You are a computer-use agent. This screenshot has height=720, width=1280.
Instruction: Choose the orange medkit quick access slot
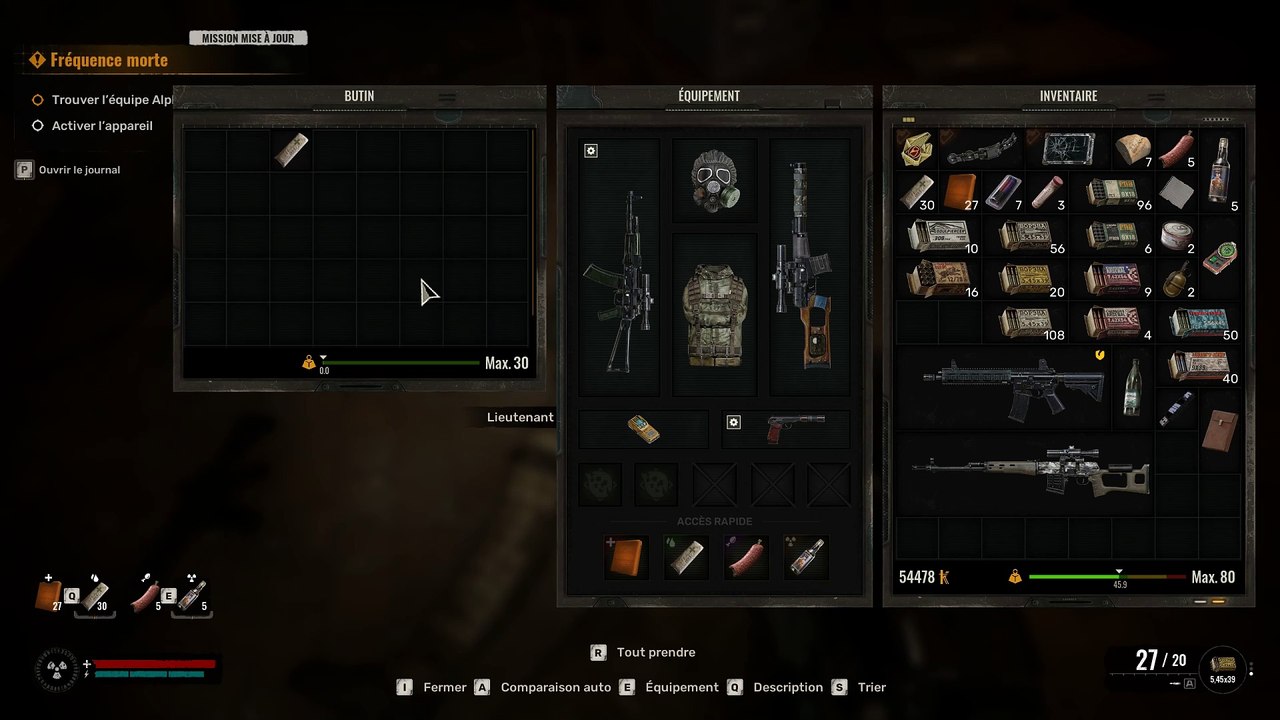(x=627, y=557)
